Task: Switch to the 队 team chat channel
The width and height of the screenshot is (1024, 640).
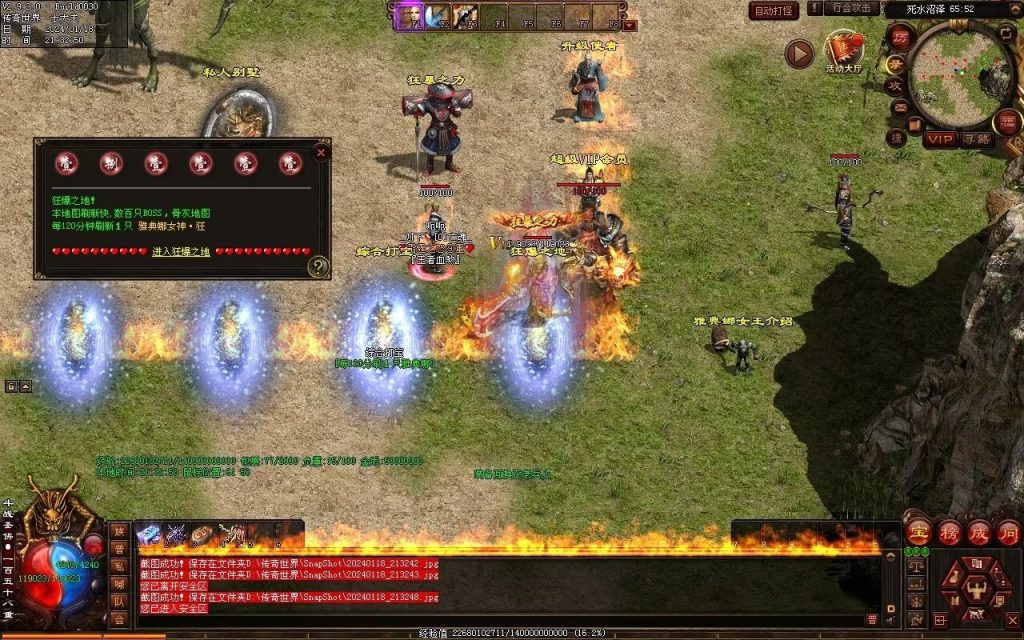Action: tap(119, 602)
